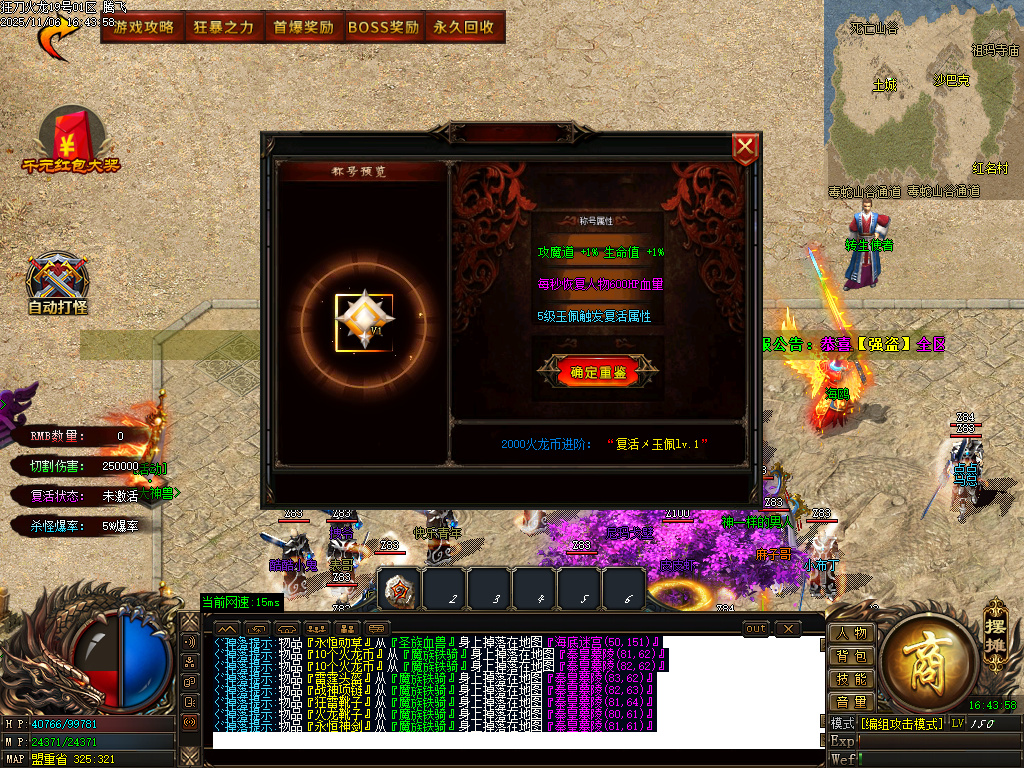Open the 狂暴之力 menu
This screenshot has height=768, width=1024.
click(x=224, y=27)
